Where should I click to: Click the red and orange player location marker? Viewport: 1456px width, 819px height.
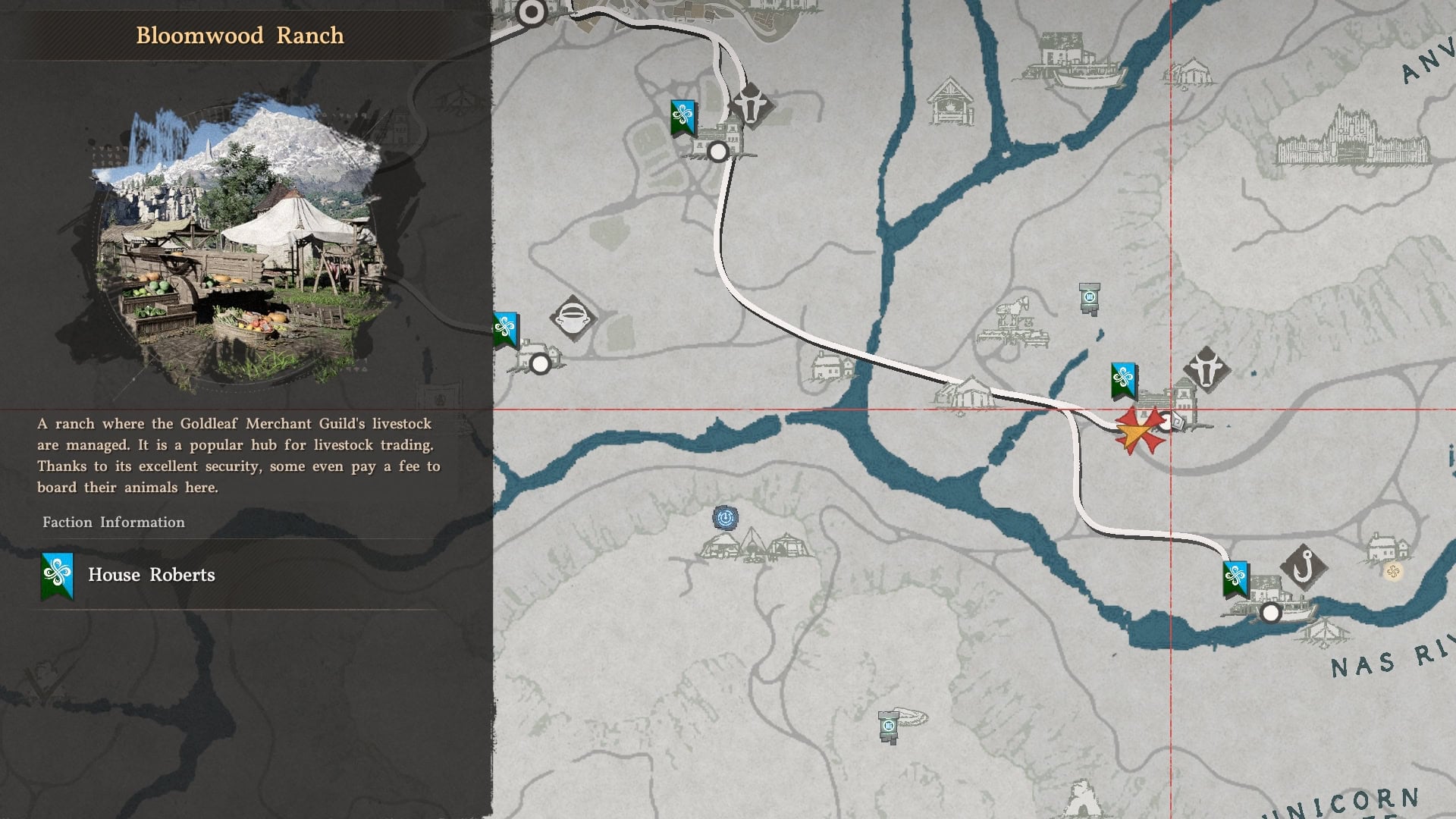[x=1139, y=431]
